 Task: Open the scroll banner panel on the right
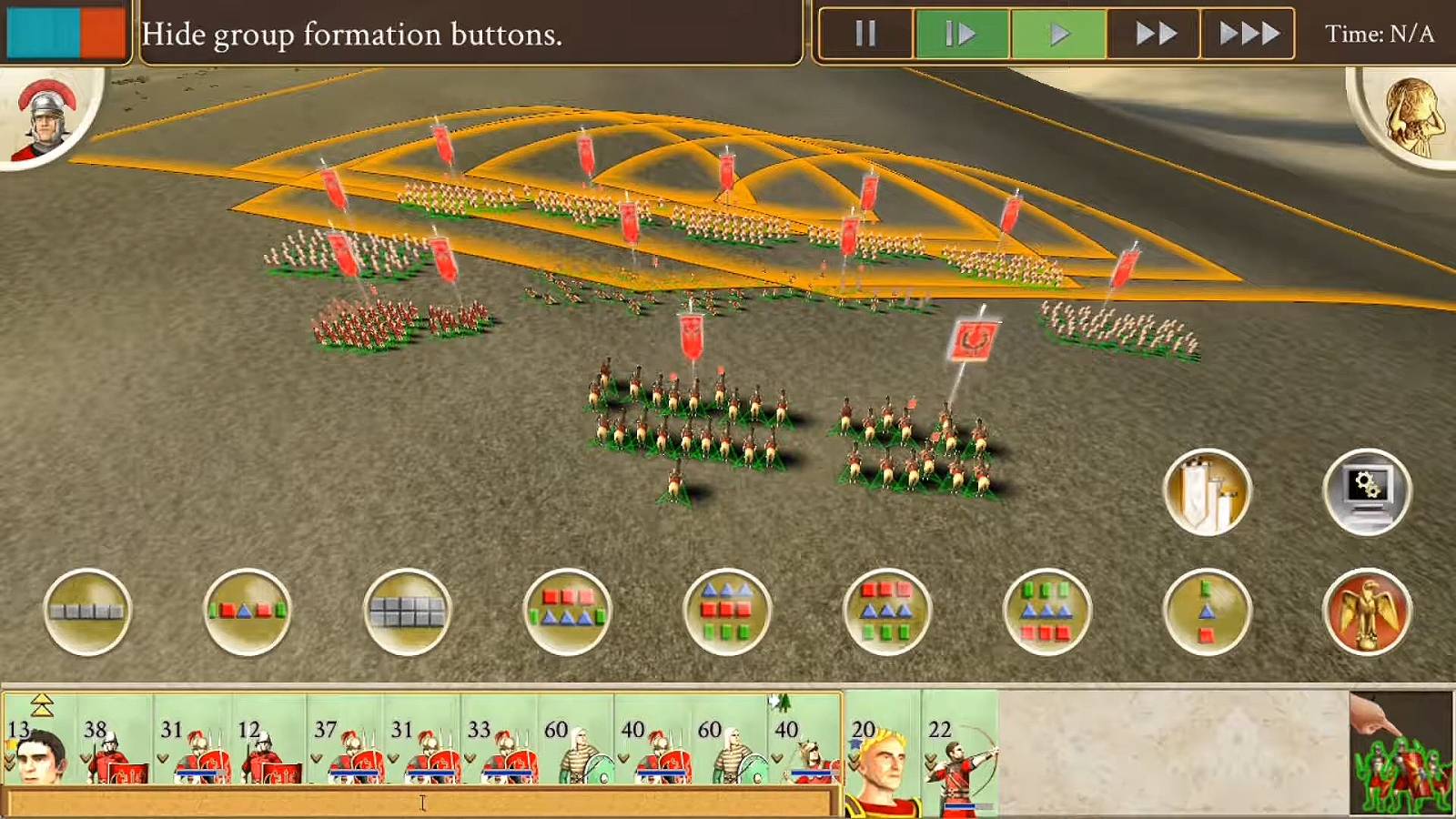pyautogui.click(x=1208, y=490)
